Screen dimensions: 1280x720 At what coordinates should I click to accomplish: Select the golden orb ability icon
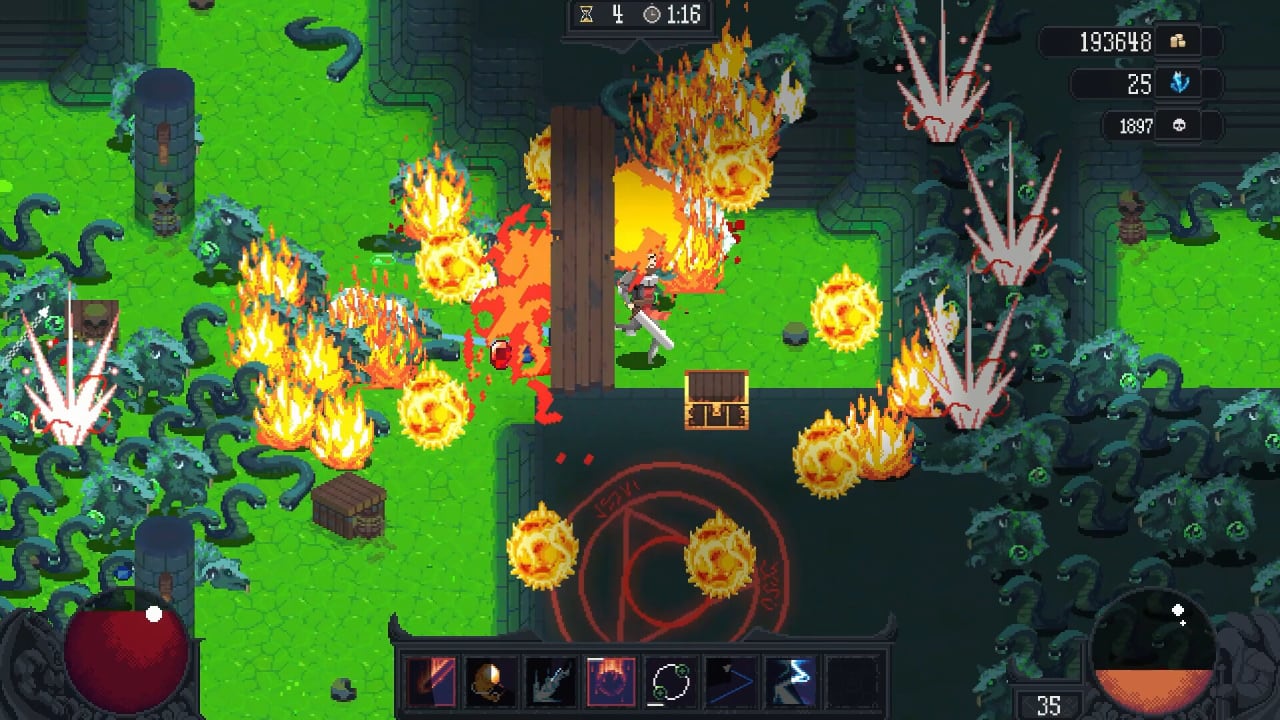pyautogui.click(x=490, y=683)
